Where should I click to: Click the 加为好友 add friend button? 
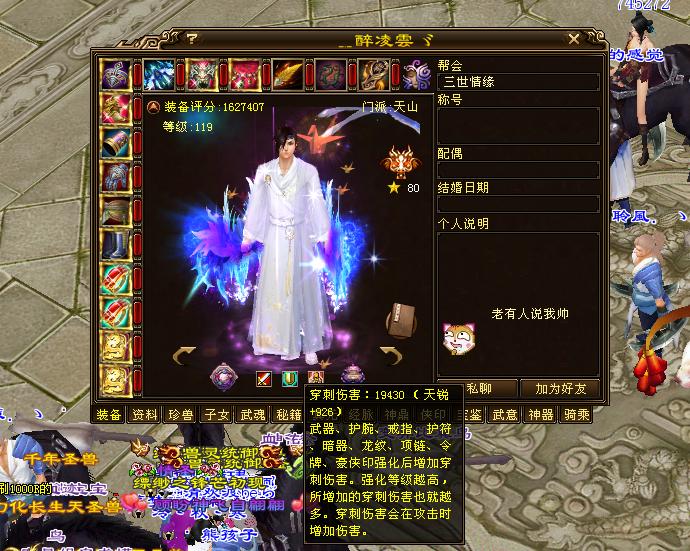click(x=561, y=388)
